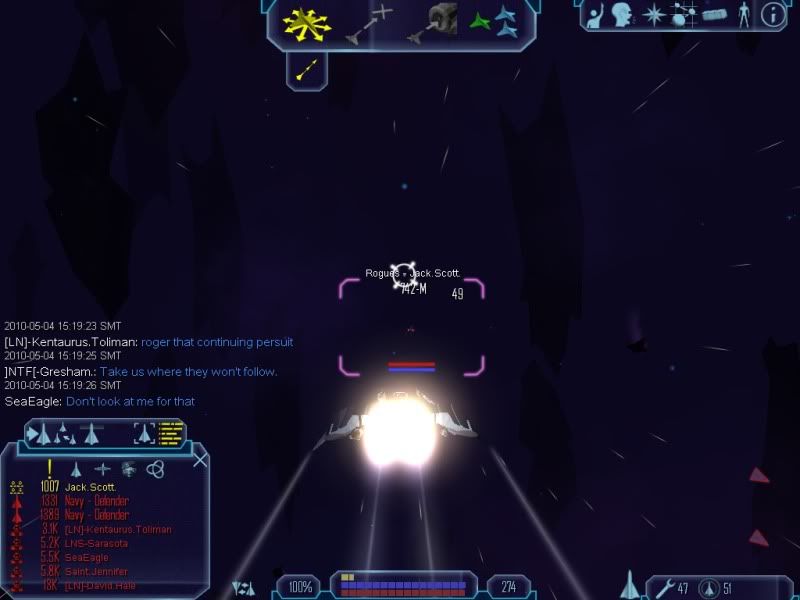
Task: Switch to the exclamation mark contact filter
Action: (49, 468)
